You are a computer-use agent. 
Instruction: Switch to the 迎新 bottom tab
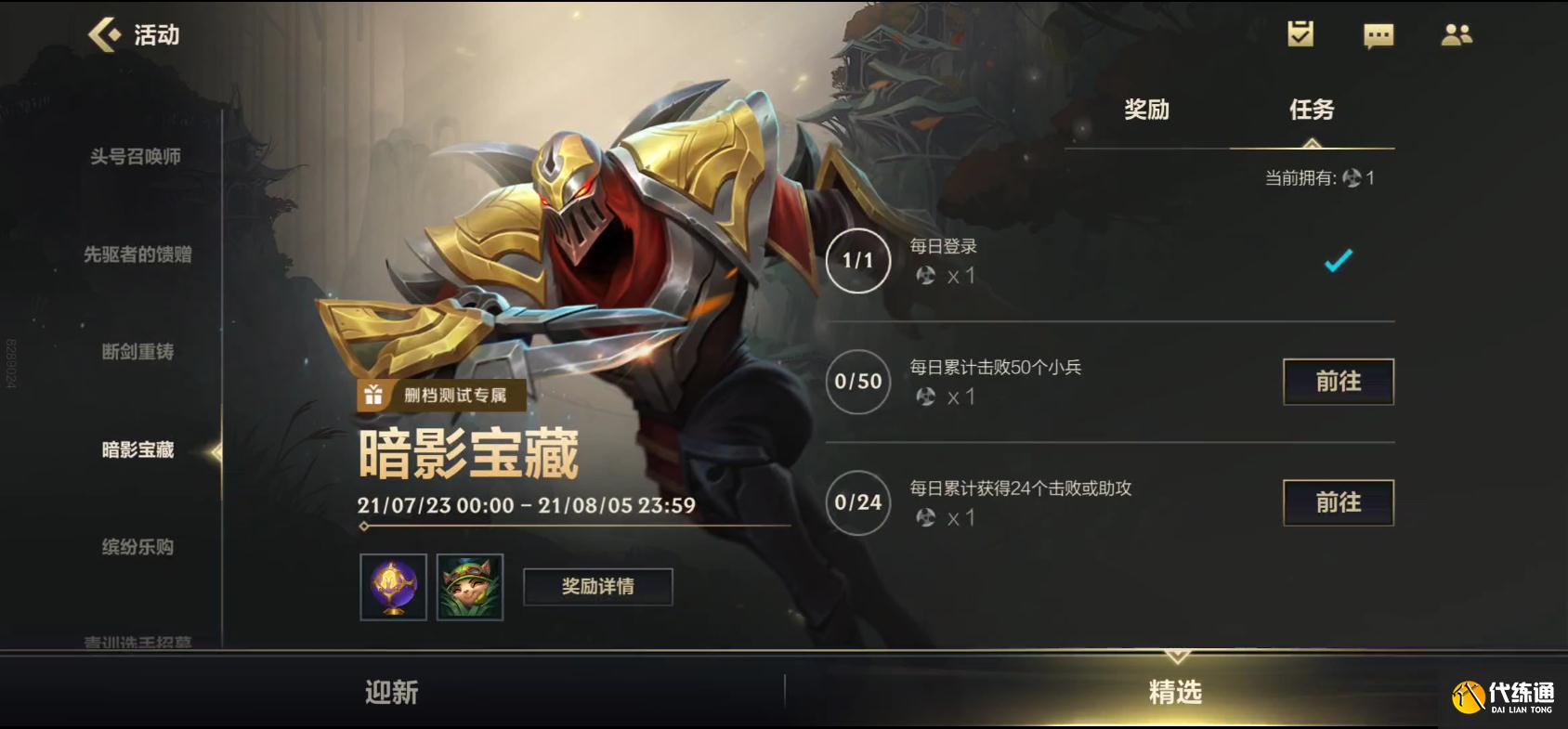point(390,692)
